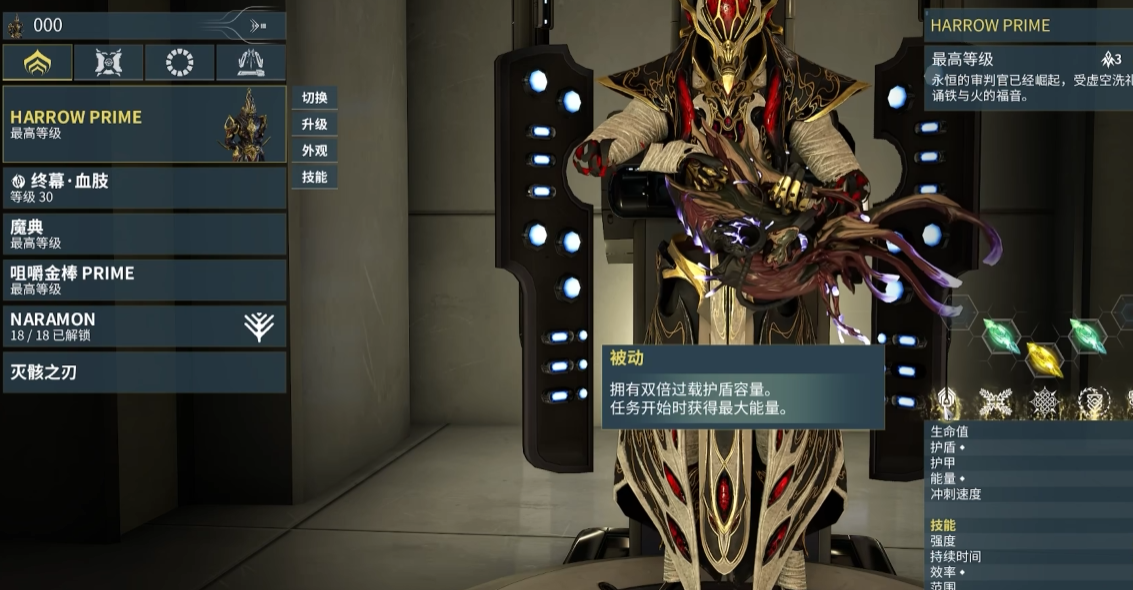1133x590 pixels.
Task: Activate the passive ability icon with gold glow
Action: pos(945,402)
